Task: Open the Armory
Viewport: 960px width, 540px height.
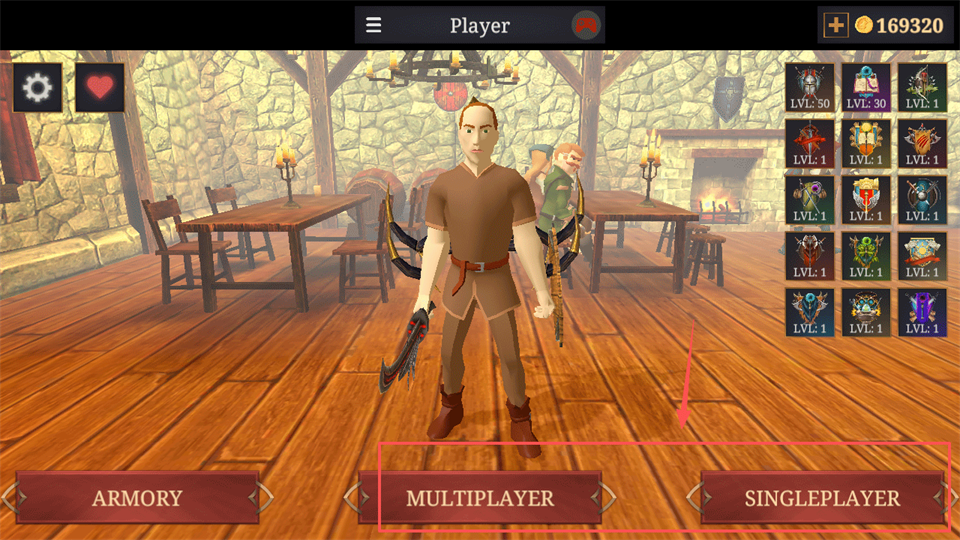Action: click(x=137, y=498)
